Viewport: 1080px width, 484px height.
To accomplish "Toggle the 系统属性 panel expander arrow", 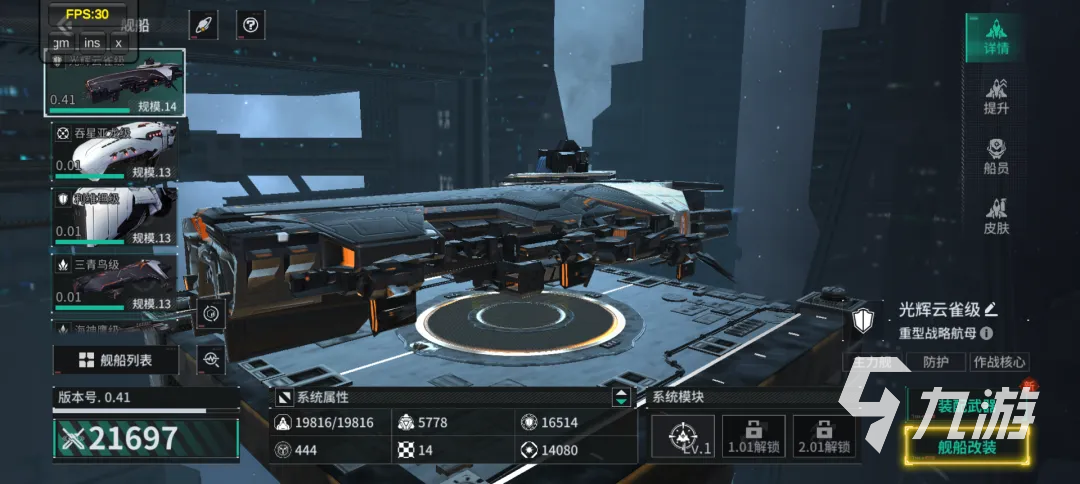I will 621,397.
